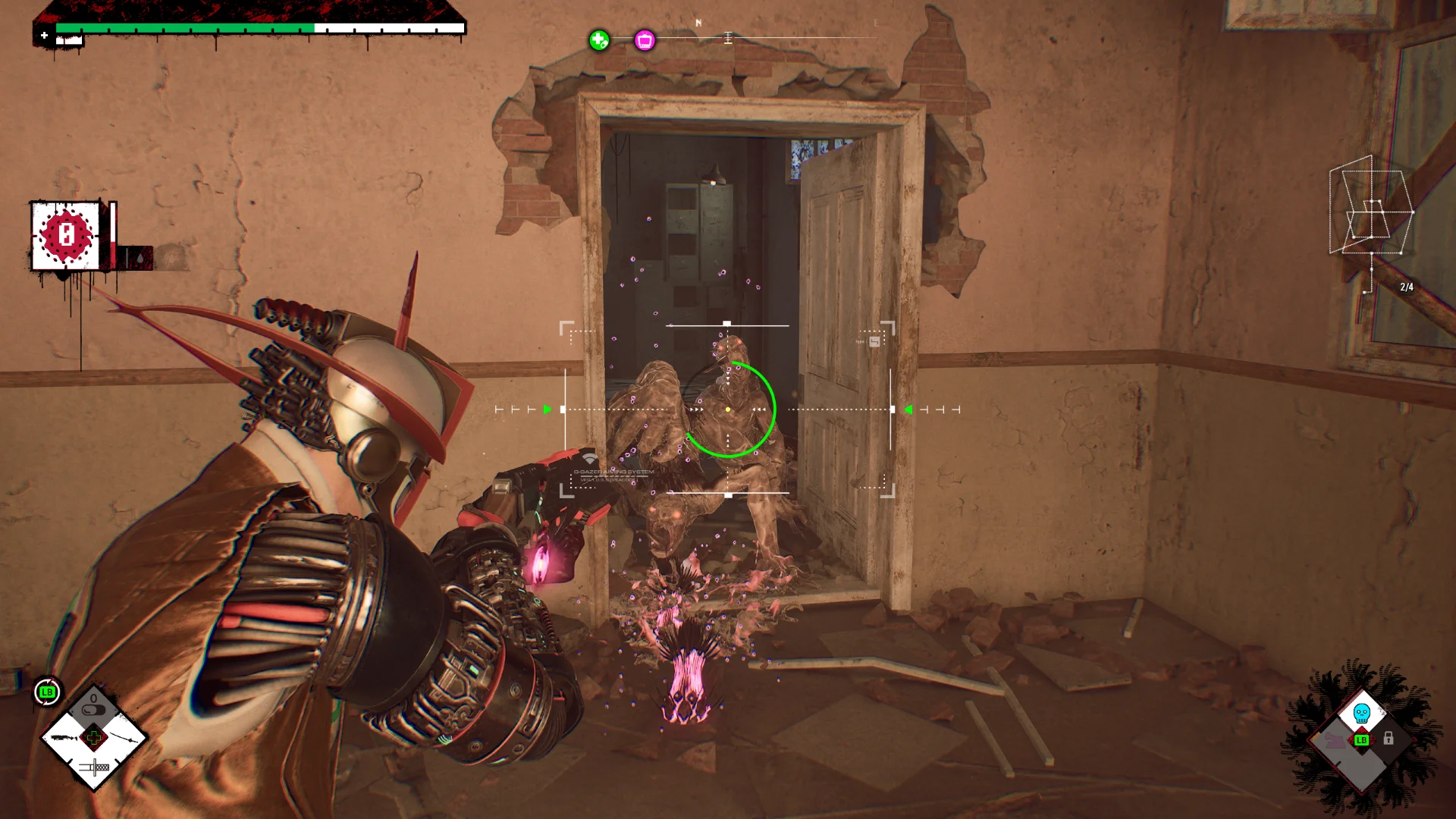
Task: Click the yellow dot at the reticle center
Action: (x=726, y=408)
